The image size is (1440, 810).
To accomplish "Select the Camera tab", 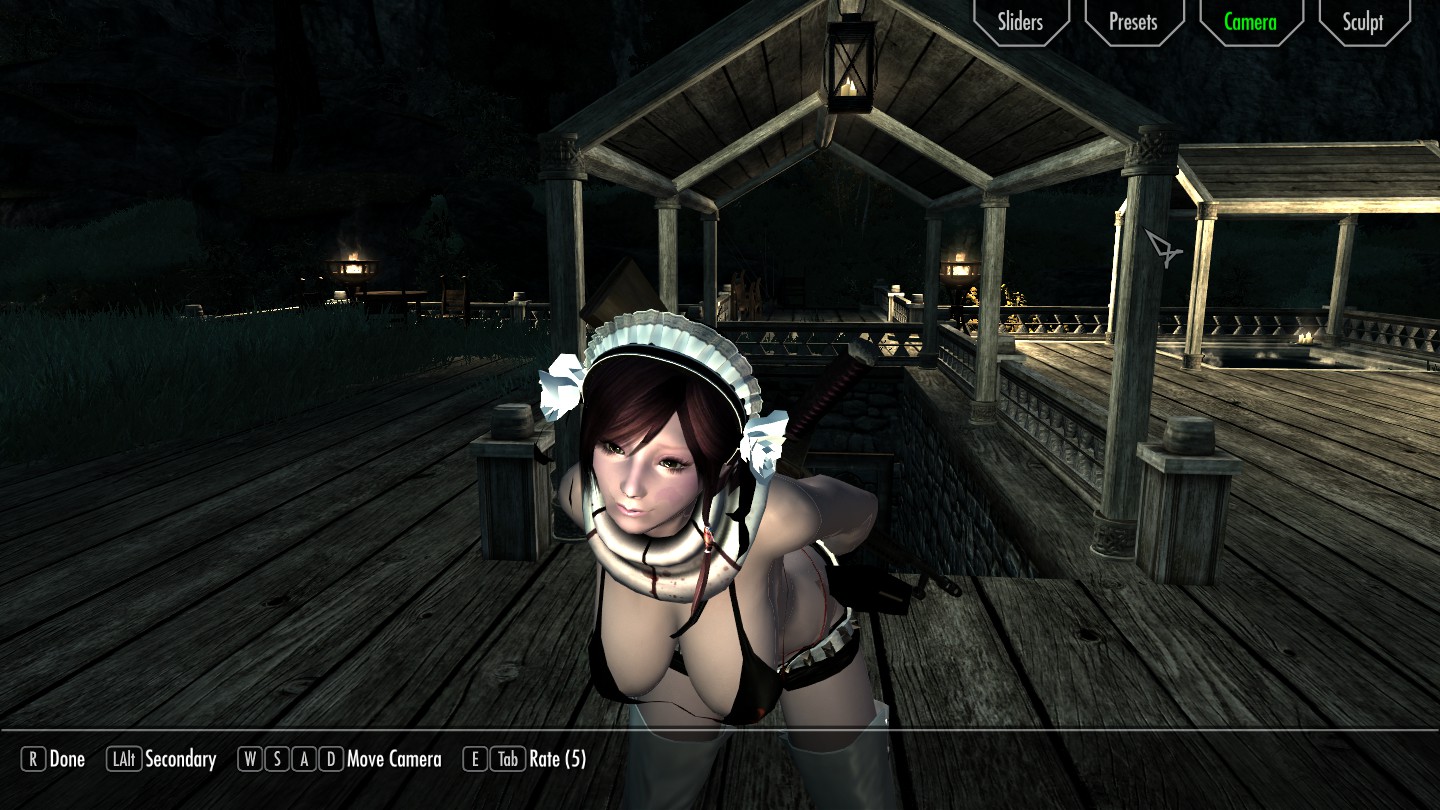I will pos(1250,22).
